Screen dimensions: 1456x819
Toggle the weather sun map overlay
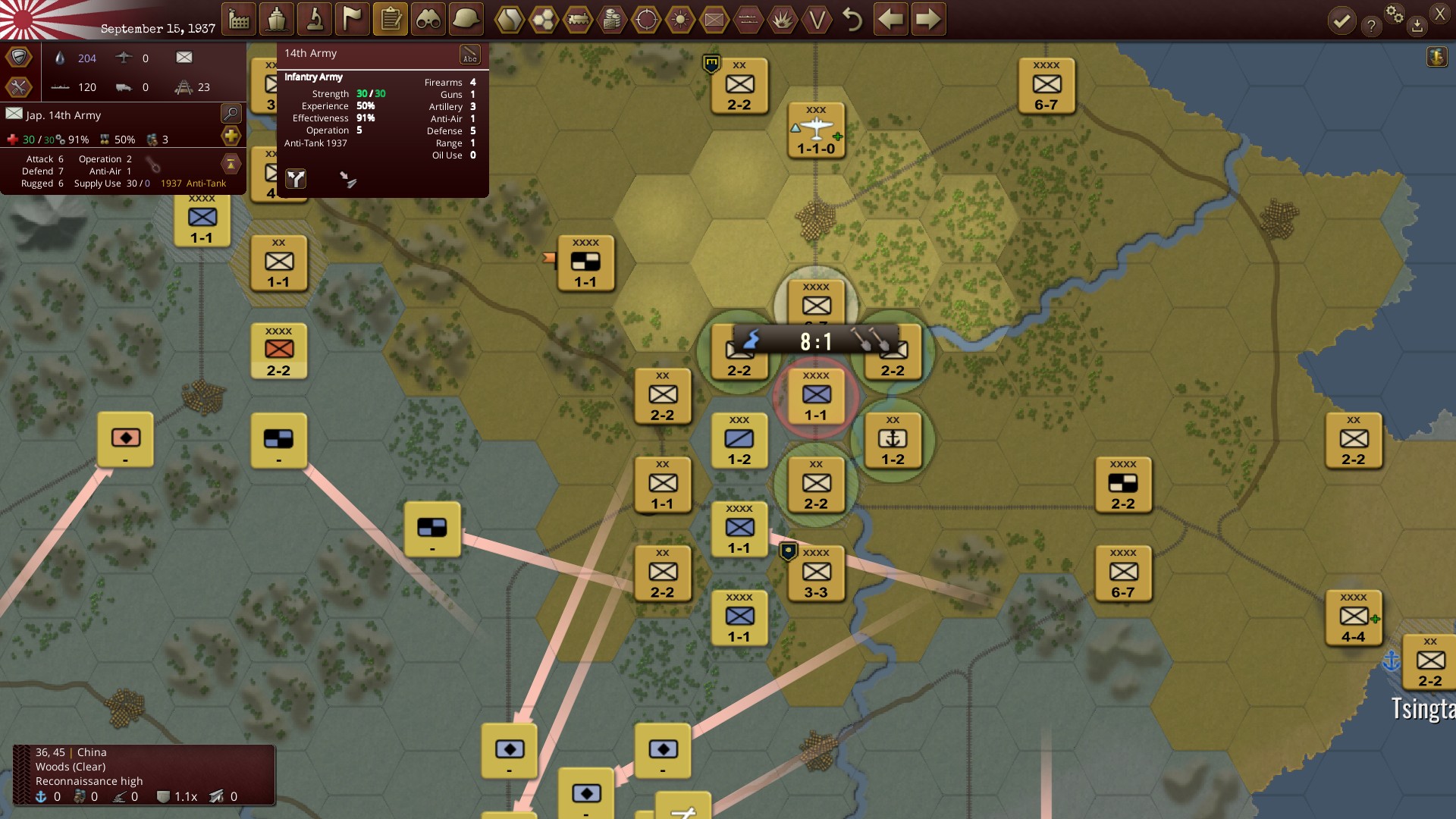tap(680, 20)
